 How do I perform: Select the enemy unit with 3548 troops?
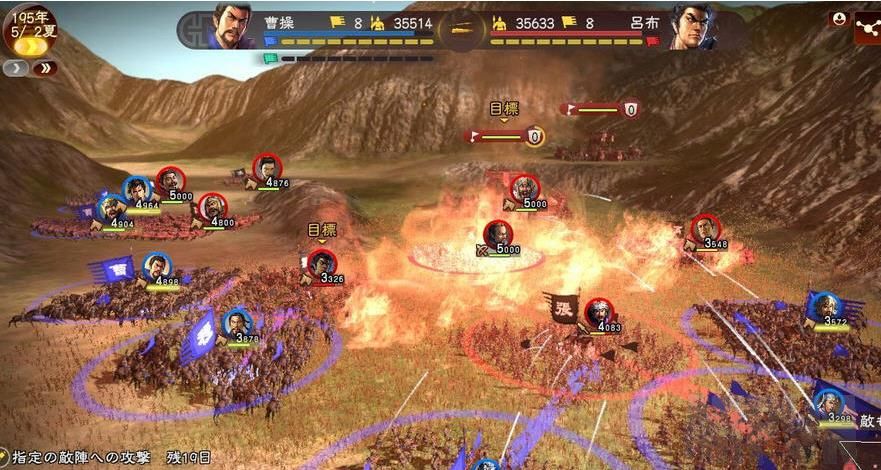pyautogui.click(x=705, y=230)
